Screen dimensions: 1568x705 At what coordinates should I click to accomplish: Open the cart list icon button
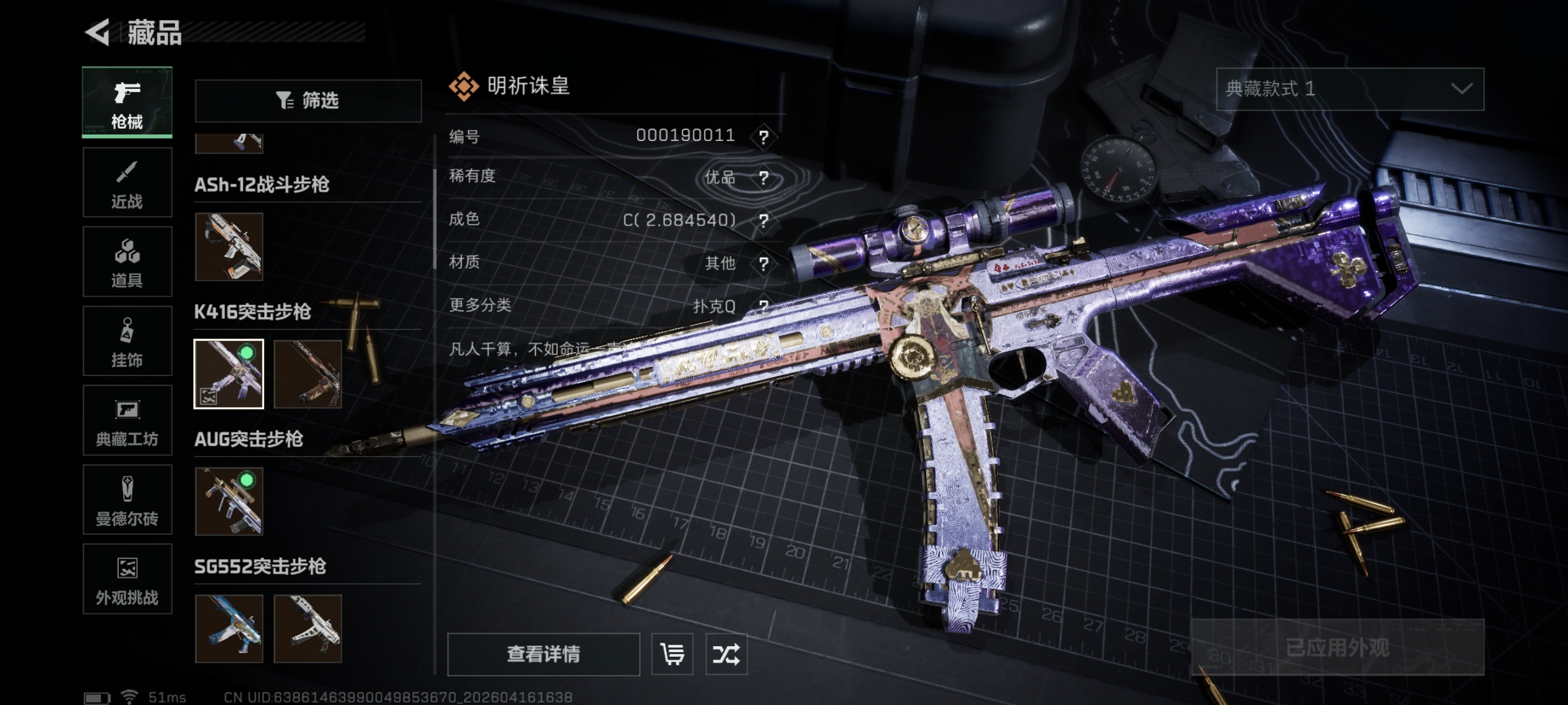[x=672, y=654]
